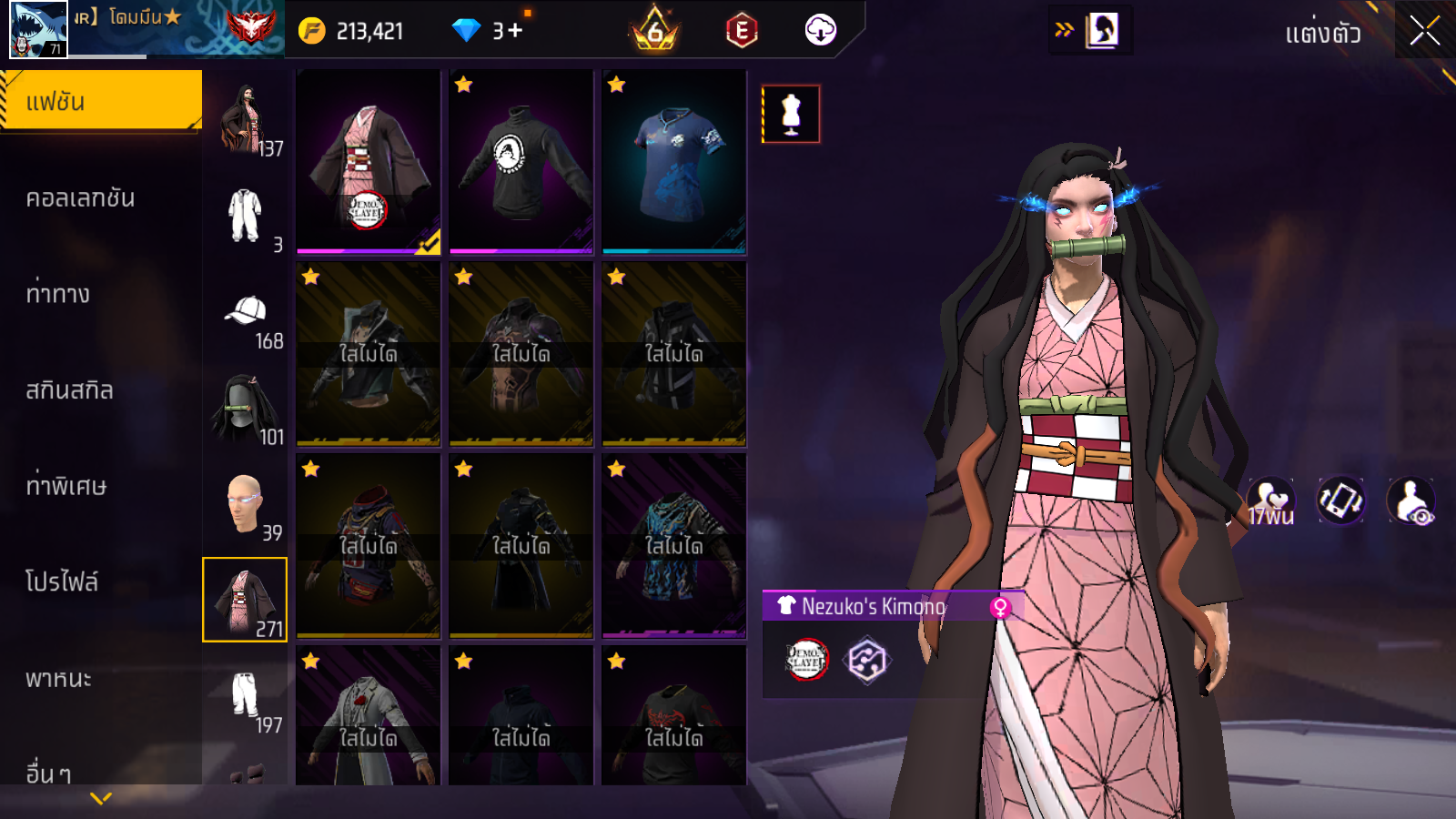The width and height of the screenshot is (1456, 819).
Task: Open the โปรไฟล์ profile menu
Action: coord(62,582)
